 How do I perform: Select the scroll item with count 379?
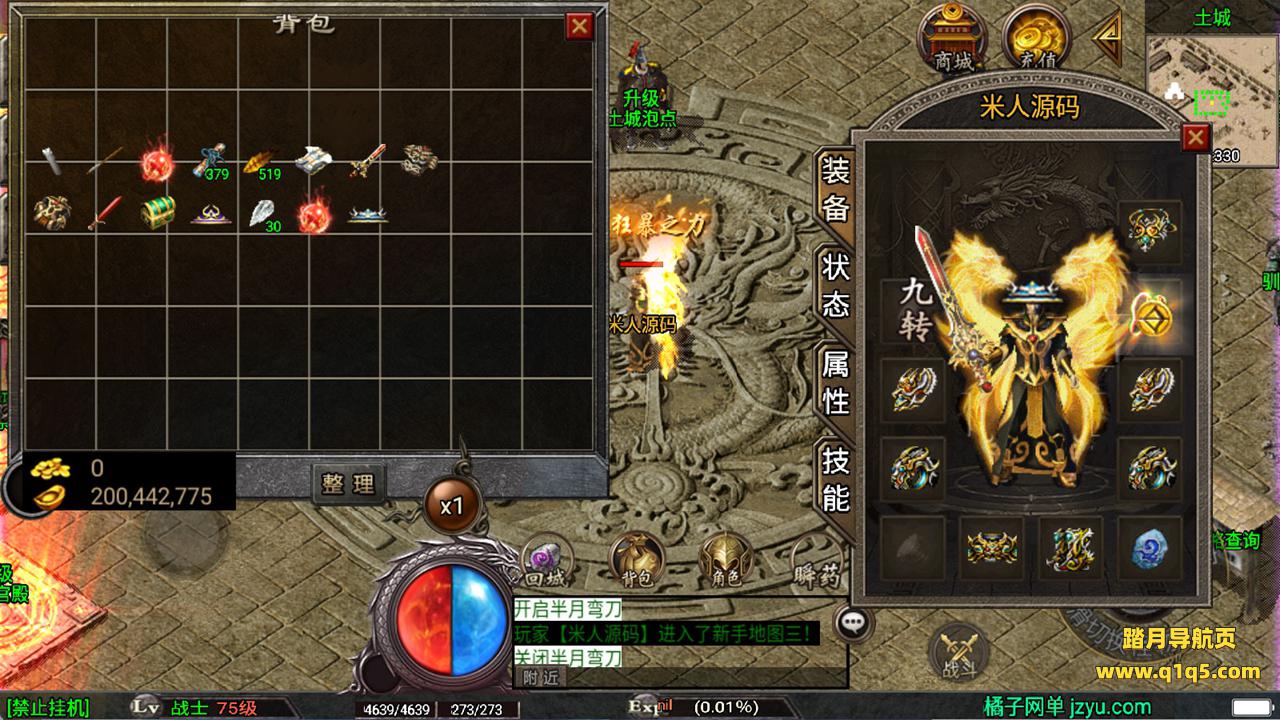tap(210, 161)
